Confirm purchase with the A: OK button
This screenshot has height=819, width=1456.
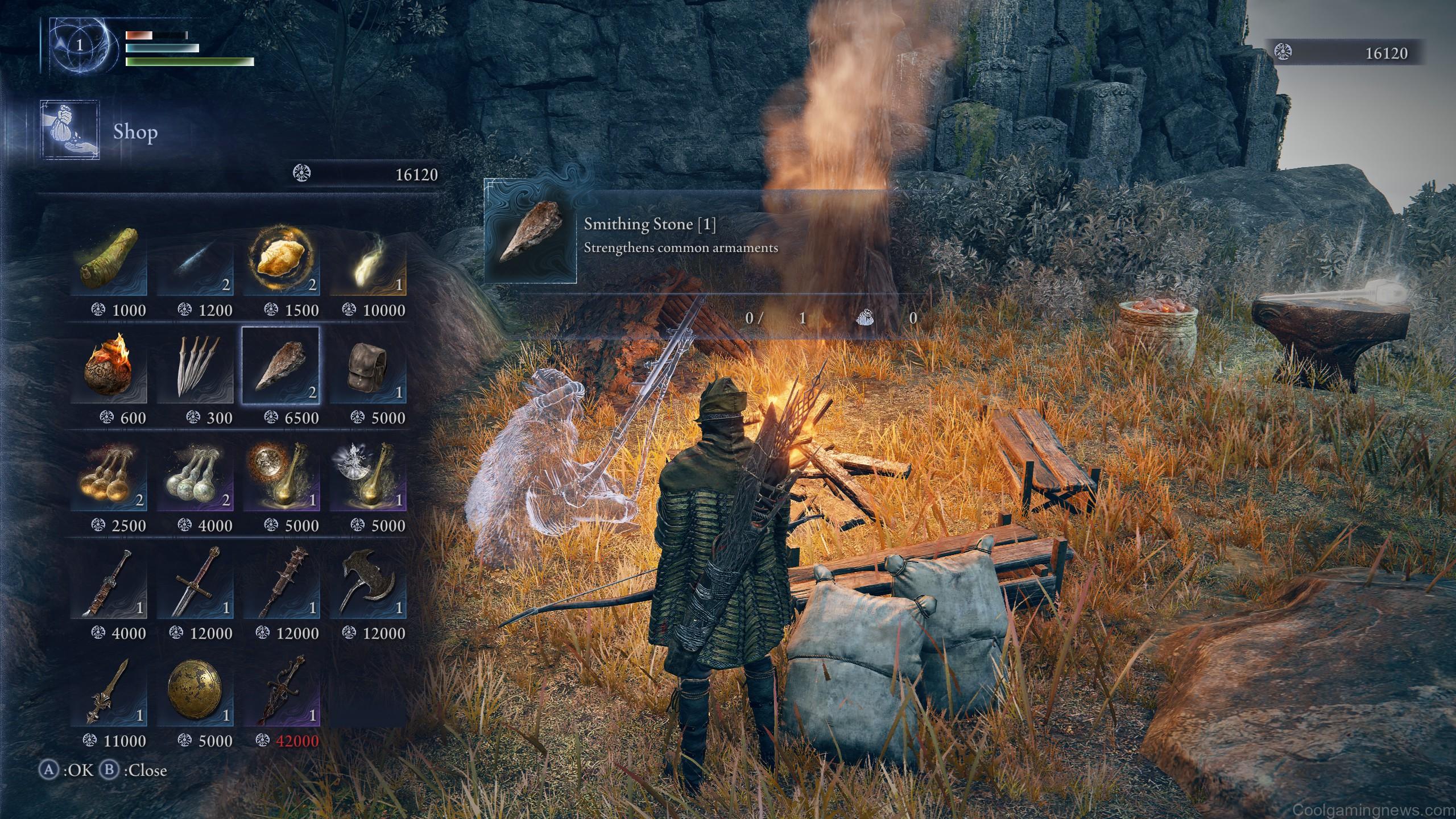[x=63, y=771]
